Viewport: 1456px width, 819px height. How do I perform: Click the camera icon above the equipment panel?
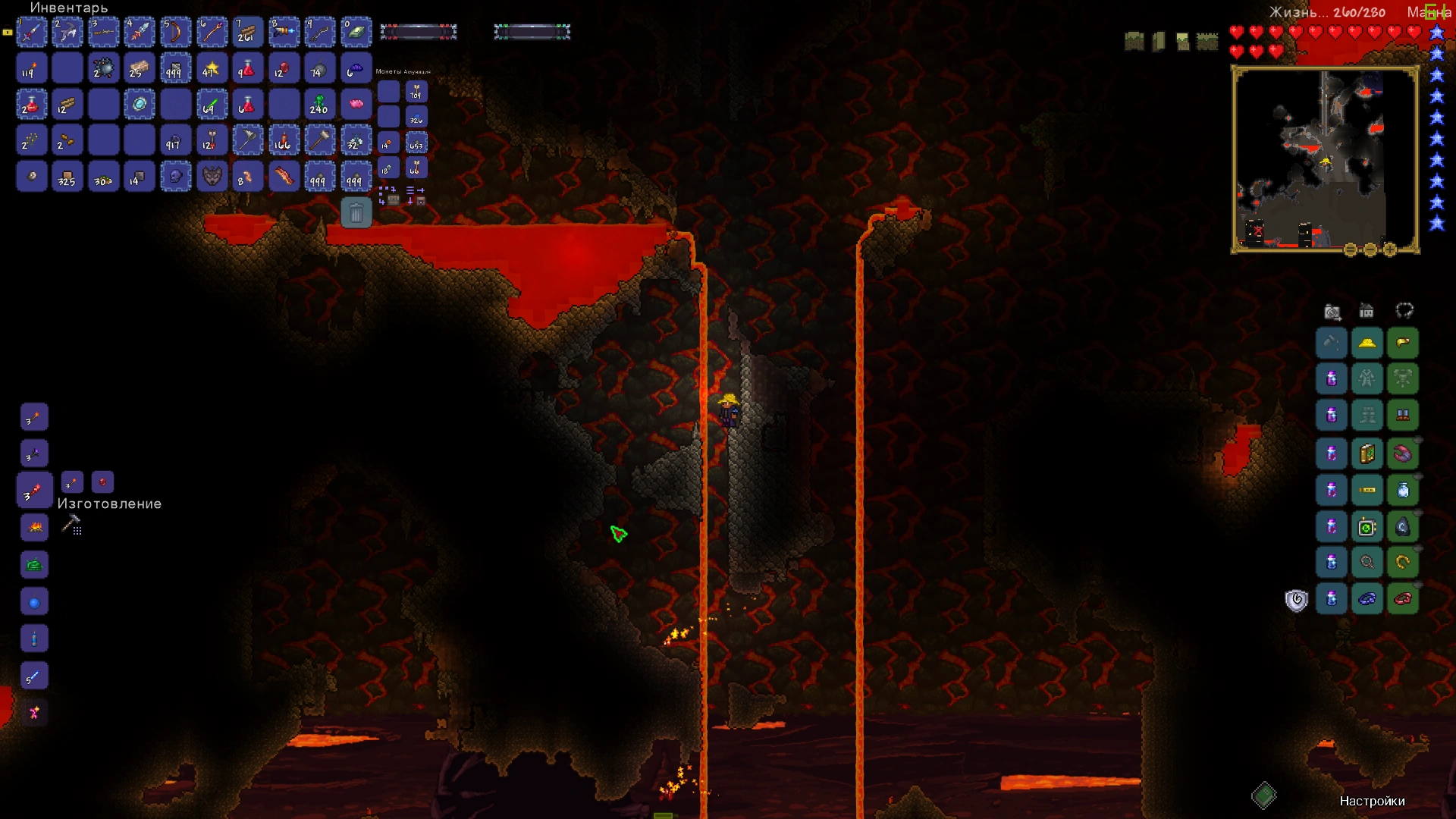tap(1333, 311)
